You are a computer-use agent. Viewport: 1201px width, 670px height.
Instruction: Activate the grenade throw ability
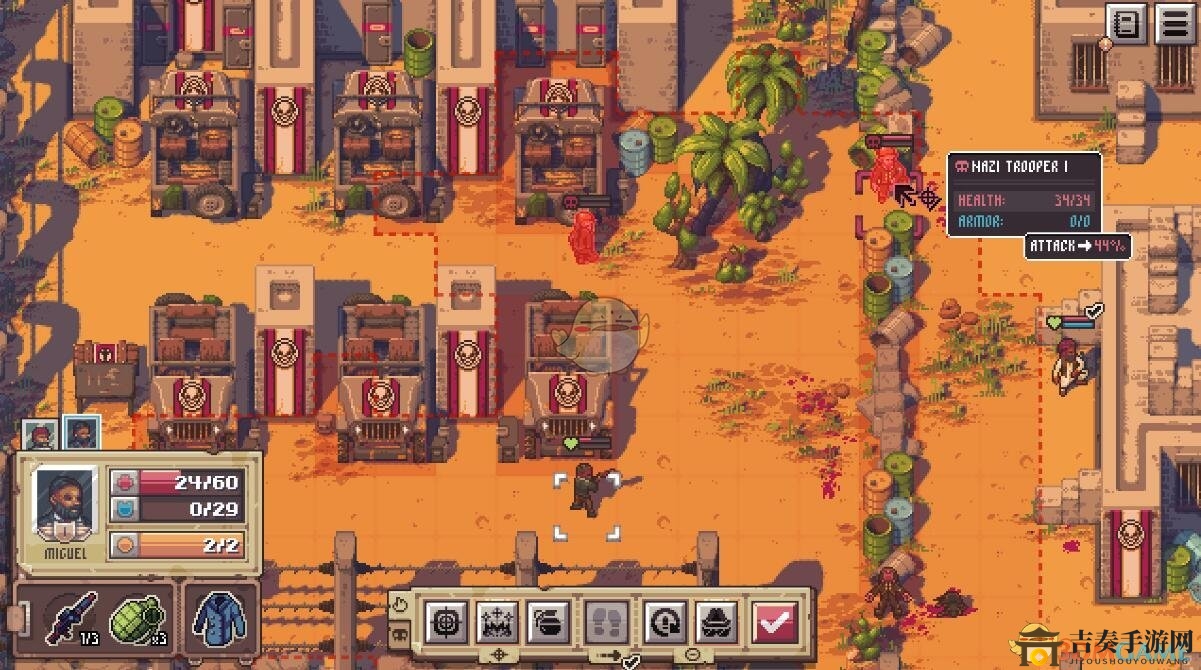(550, 622)
